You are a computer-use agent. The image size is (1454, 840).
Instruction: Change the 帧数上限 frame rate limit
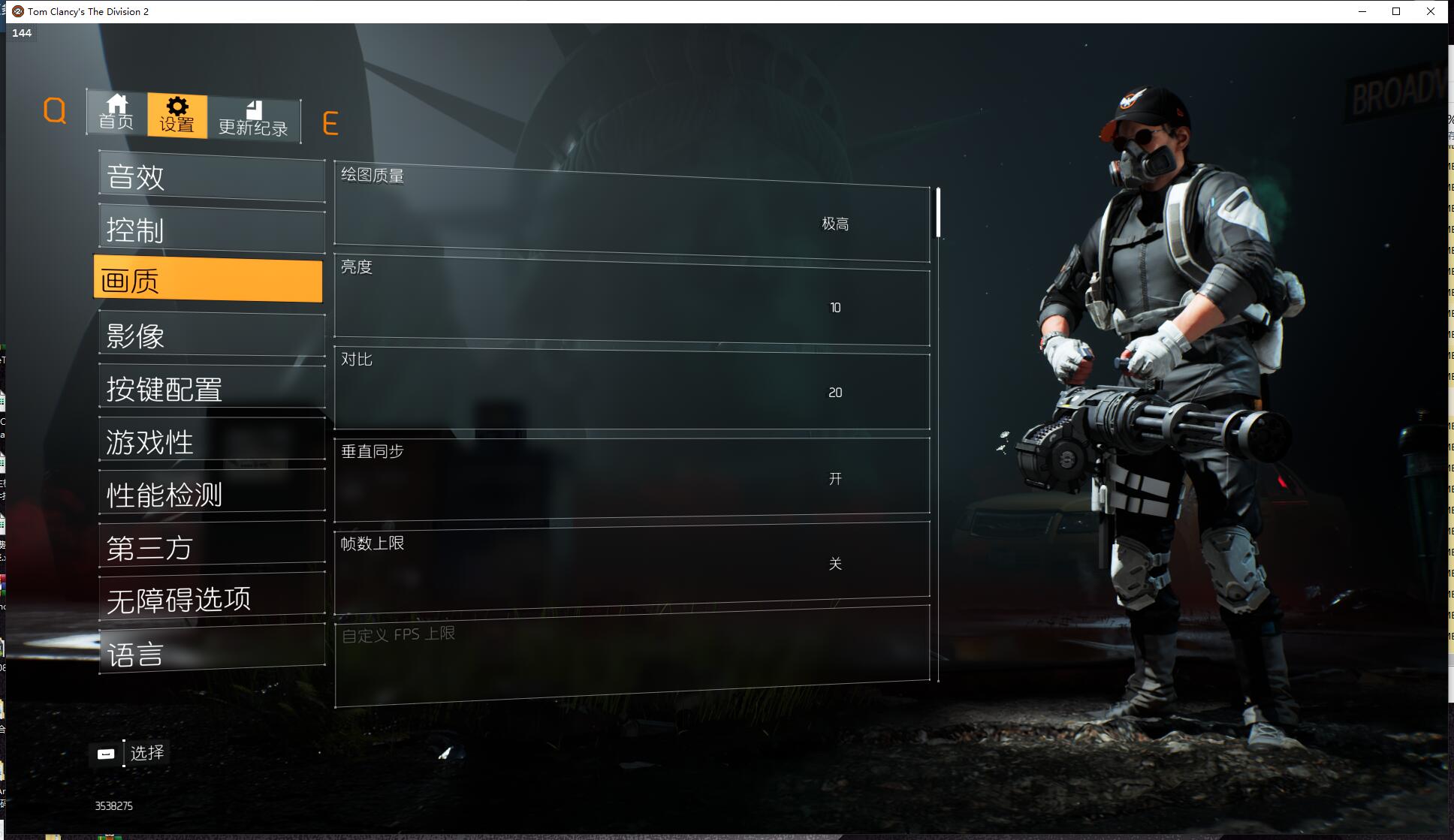[x=632, y=563]
